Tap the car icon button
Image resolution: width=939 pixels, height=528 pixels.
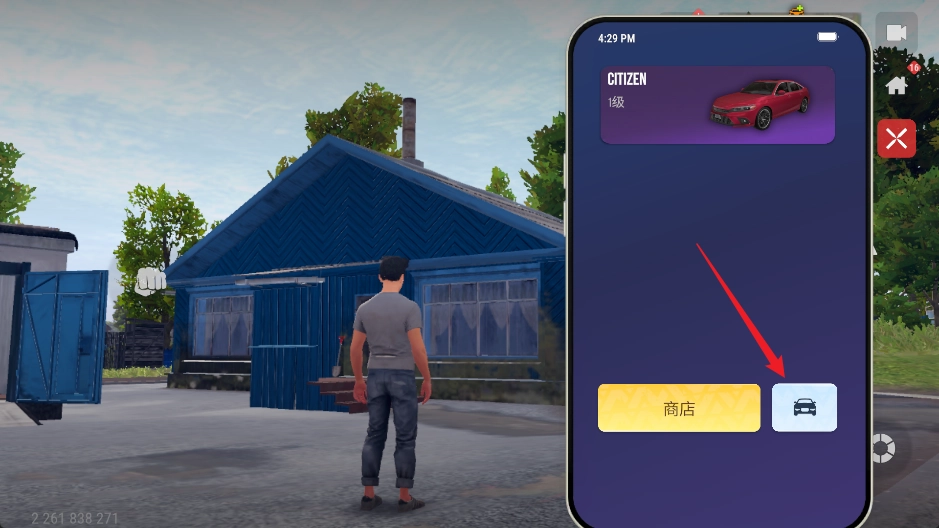pyautogui.click(x=804, y=408)
